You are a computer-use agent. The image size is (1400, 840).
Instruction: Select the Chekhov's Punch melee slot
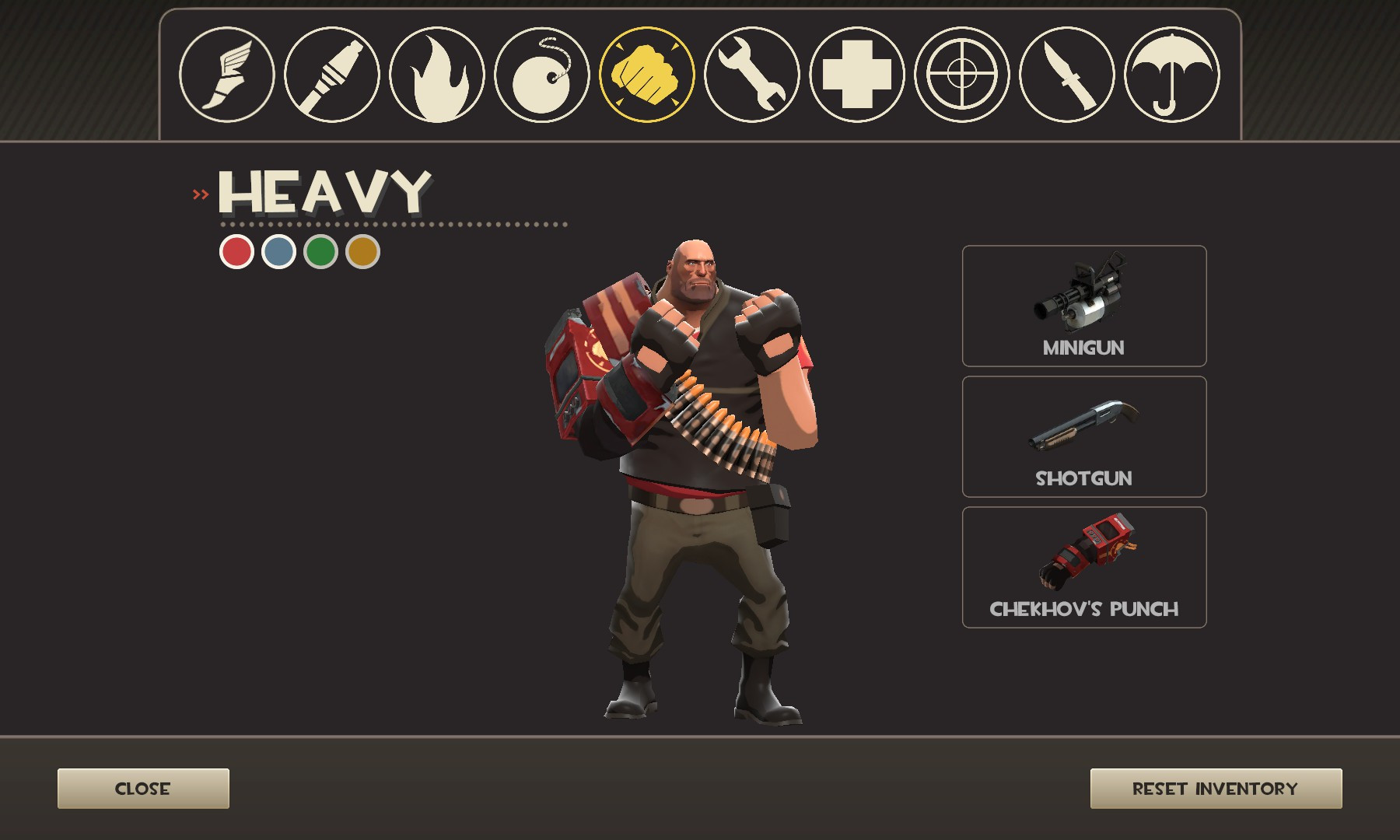[x=1083, y=564]
